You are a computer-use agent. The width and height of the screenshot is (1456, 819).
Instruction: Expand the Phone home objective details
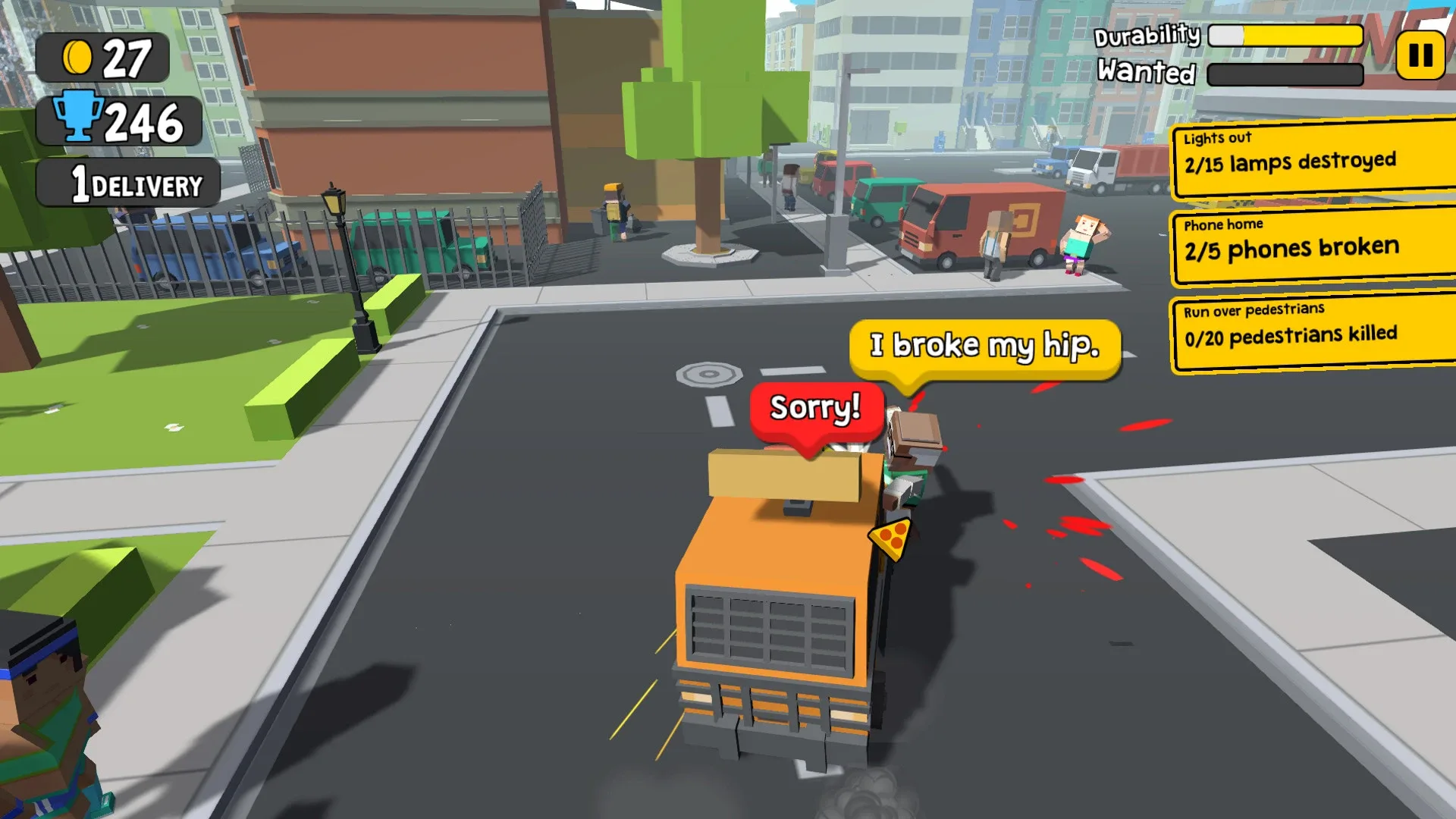tap(1312, 240)
